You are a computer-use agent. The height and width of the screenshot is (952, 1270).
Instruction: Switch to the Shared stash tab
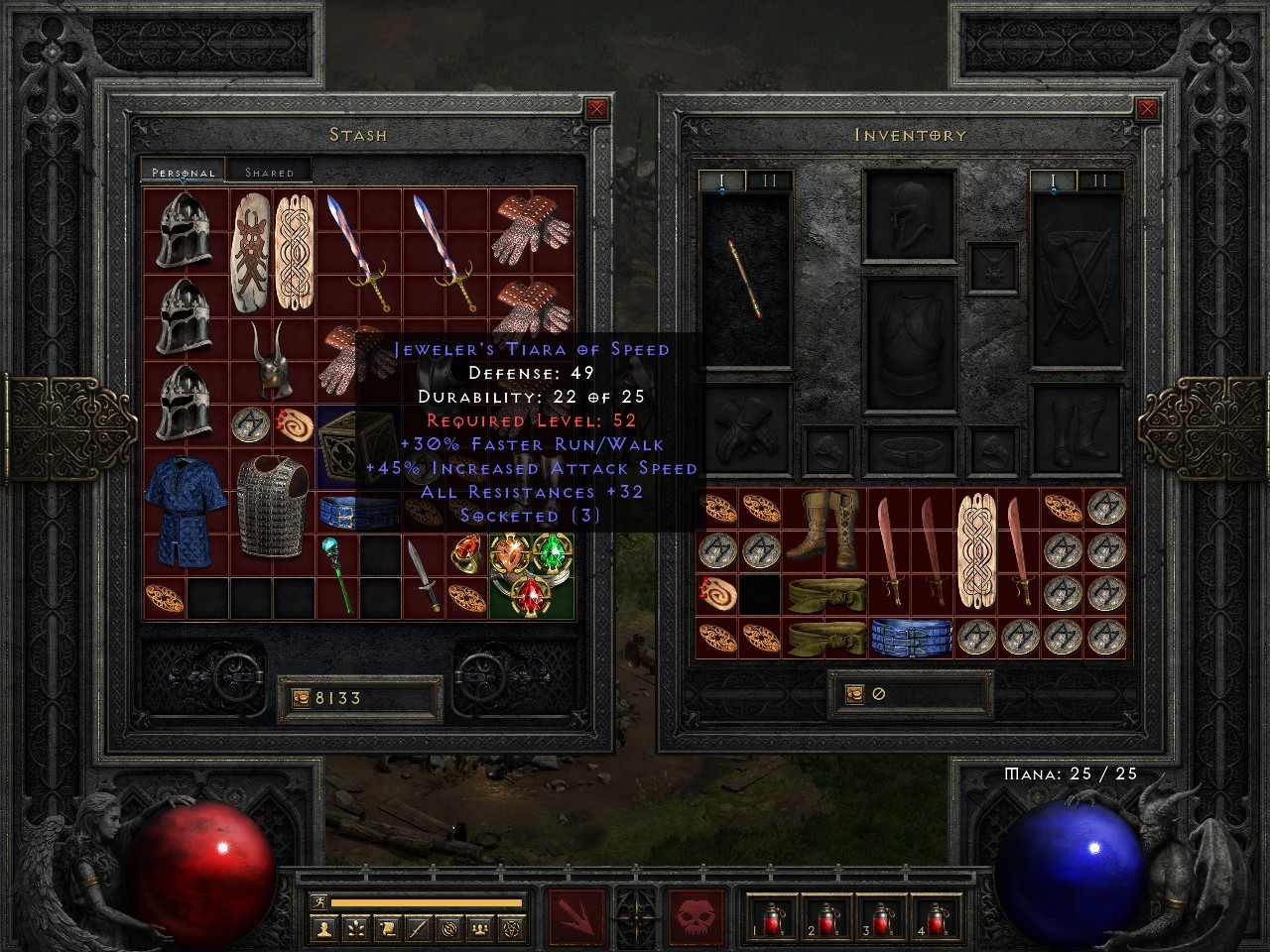click(270, 171)
